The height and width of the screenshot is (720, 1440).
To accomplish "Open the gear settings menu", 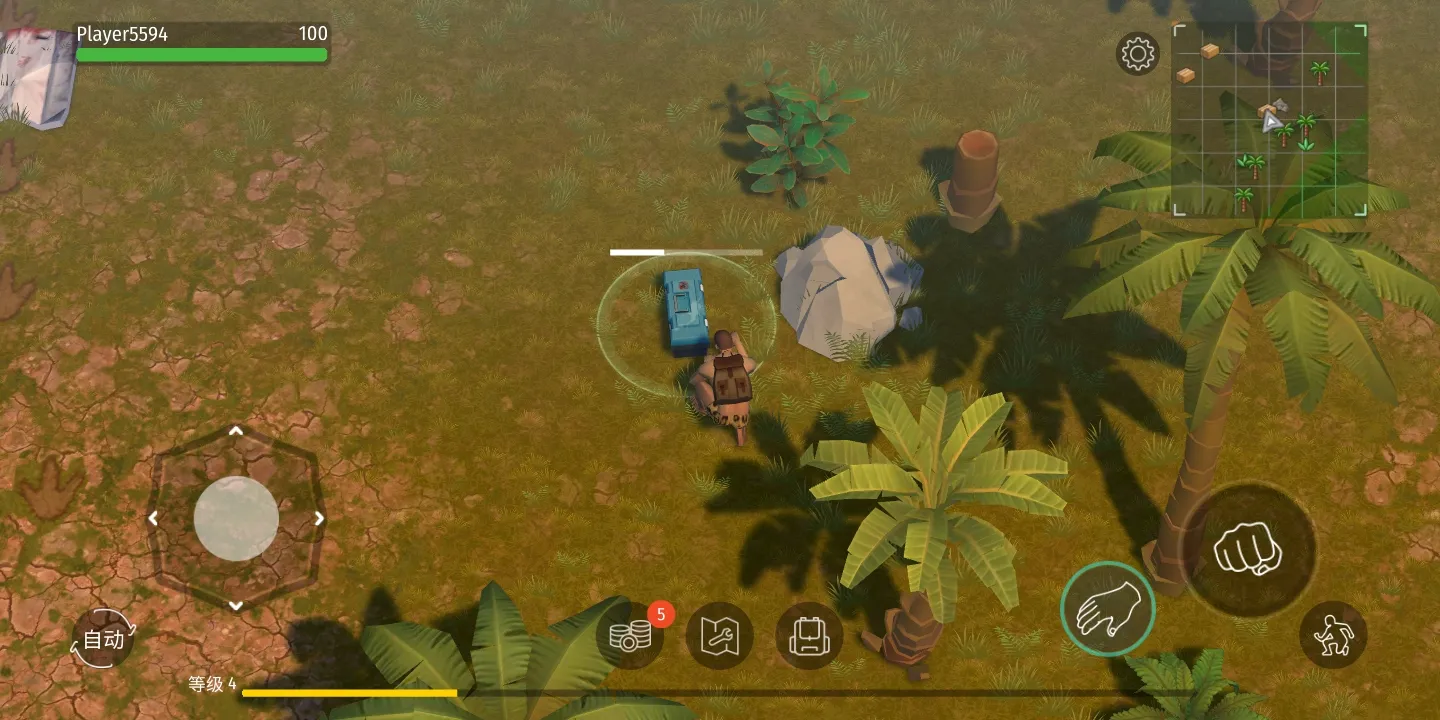I will pos(1137,54).
